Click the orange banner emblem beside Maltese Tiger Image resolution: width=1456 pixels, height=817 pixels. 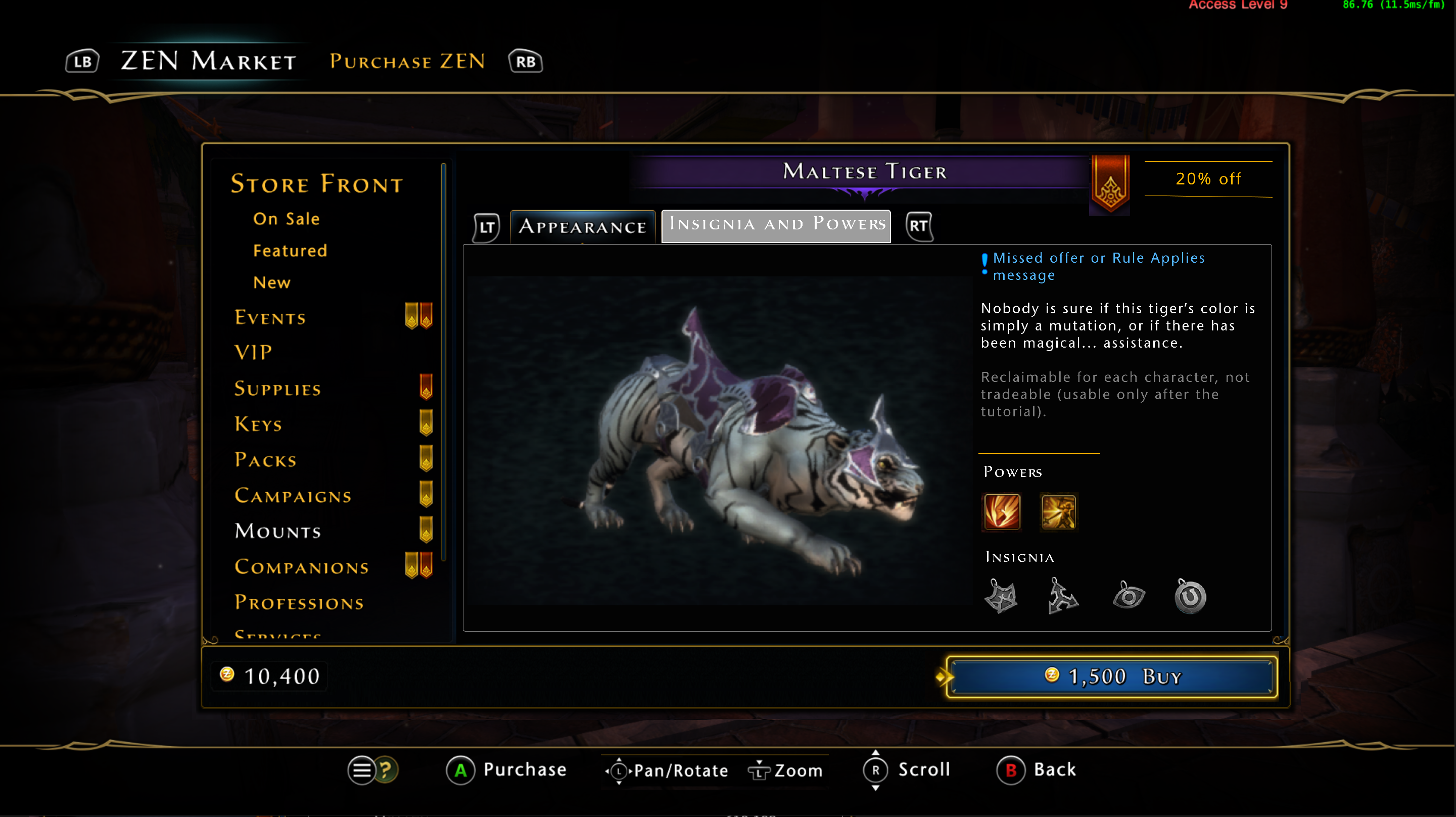[x=1109, y=185]
